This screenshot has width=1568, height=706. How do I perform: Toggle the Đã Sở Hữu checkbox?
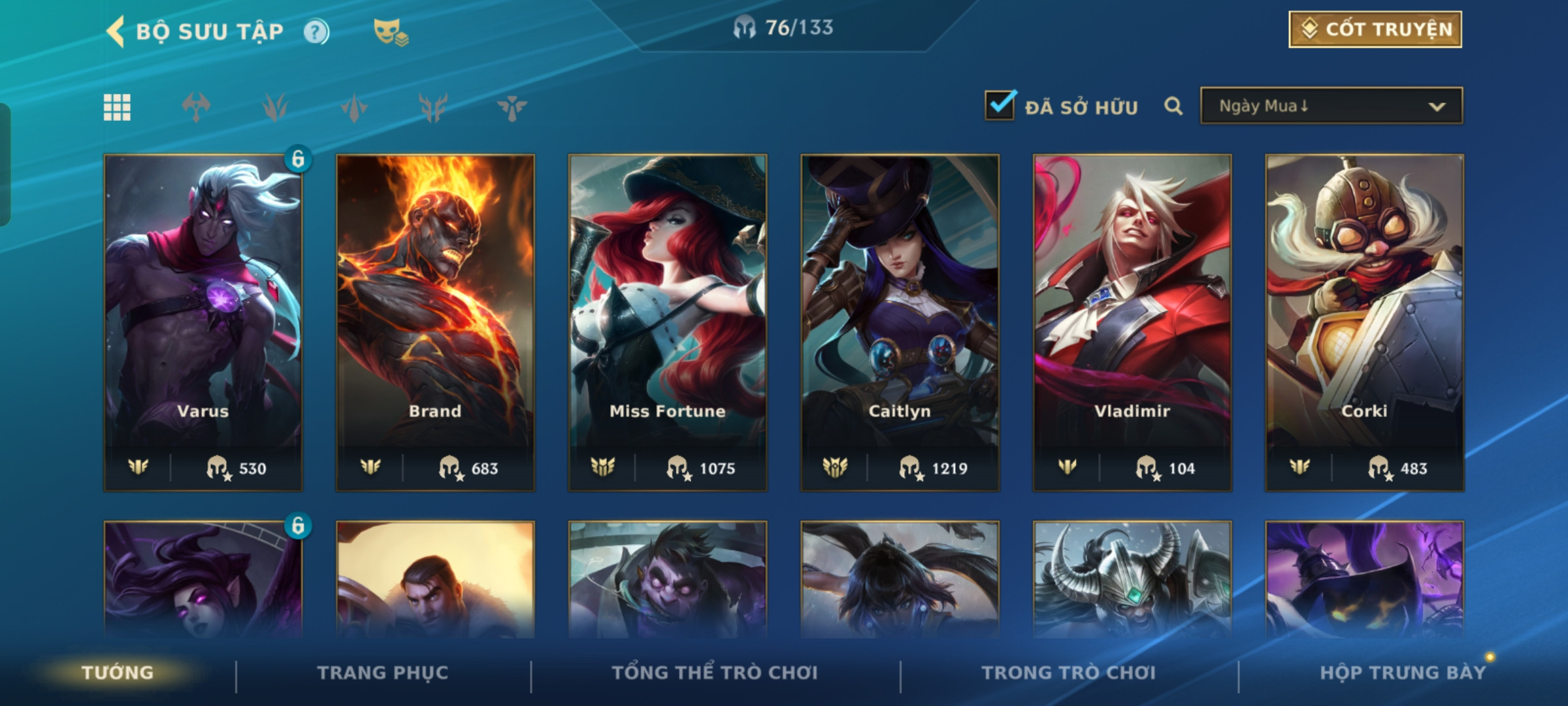(1000, 106)
